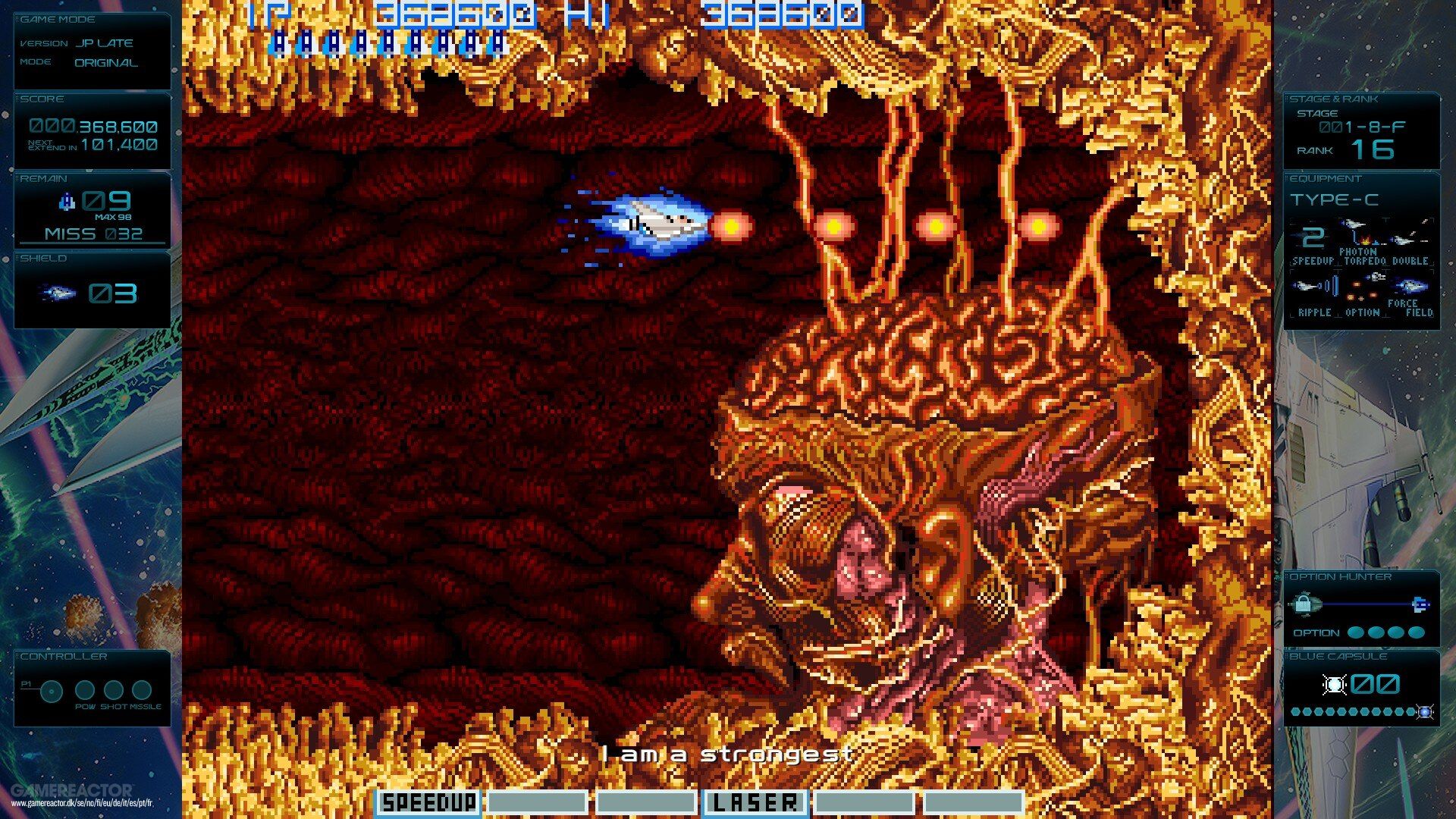The width and height of the screenshot is (1456, 819).
Task: Click the P1 joystick indicator in Controller panel
Action: click(52, 691)
